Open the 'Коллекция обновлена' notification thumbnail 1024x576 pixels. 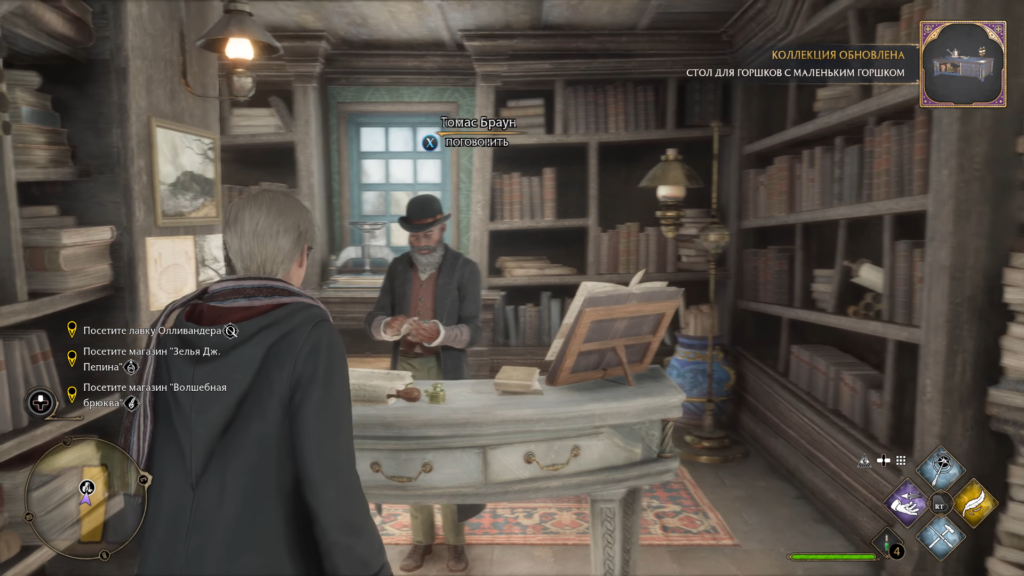[x=962, y=64]
